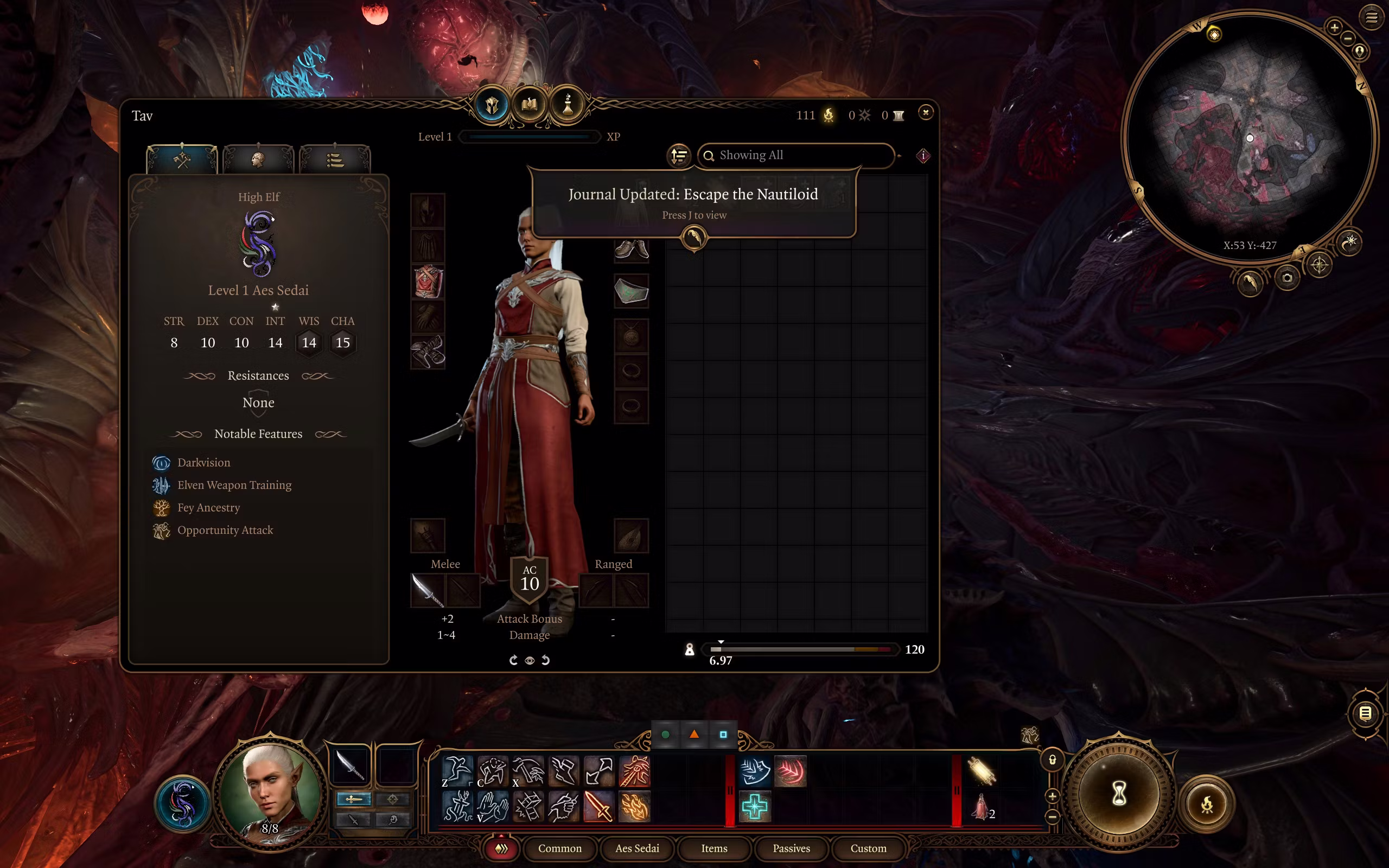Screen dimensions: 1389x868
Task: Show the Passives hotbar tab
Action: [x=791, y=848]
